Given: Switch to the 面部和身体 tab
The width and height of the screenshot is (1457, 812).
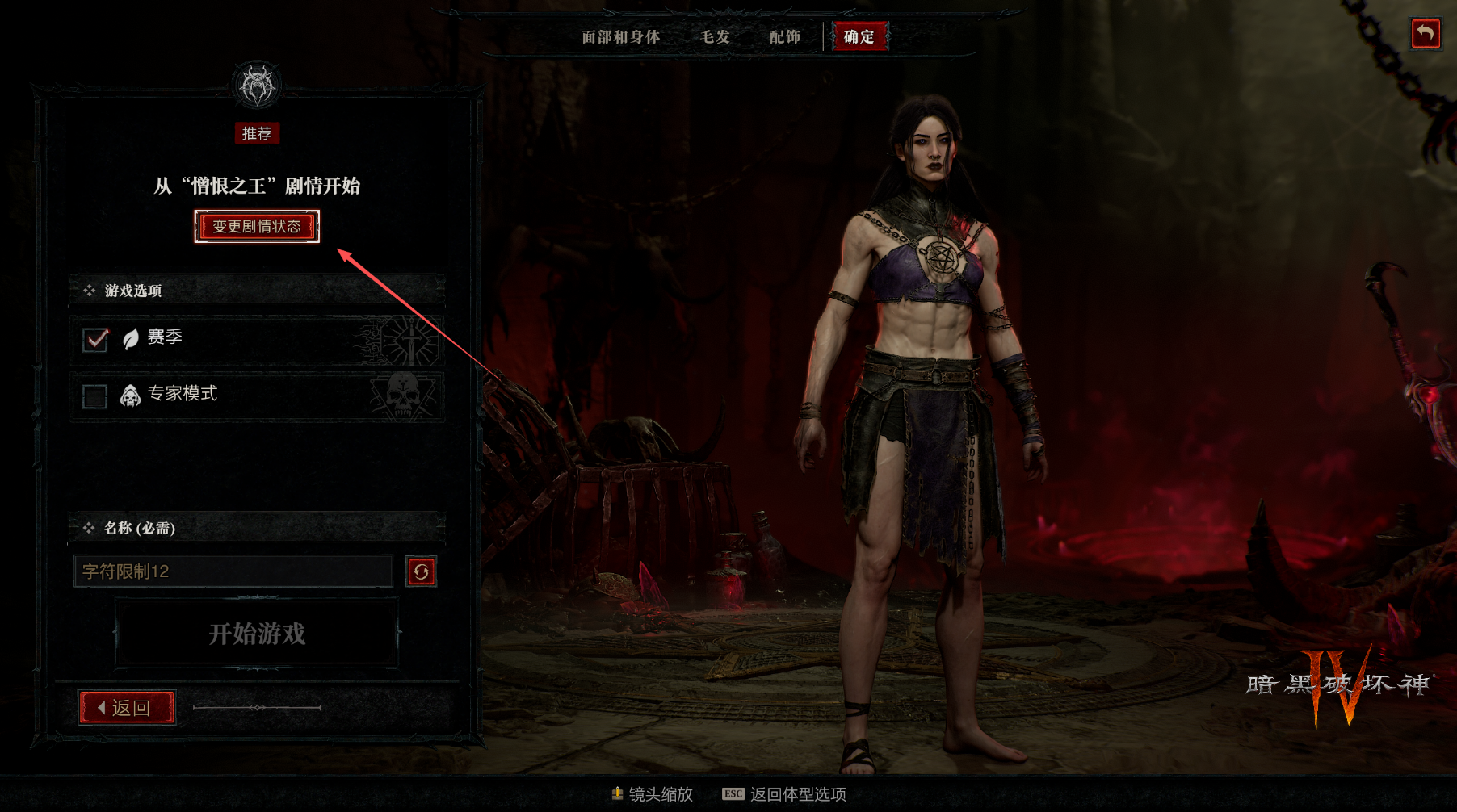Looking at the screenshot, I should click(620, 37).
